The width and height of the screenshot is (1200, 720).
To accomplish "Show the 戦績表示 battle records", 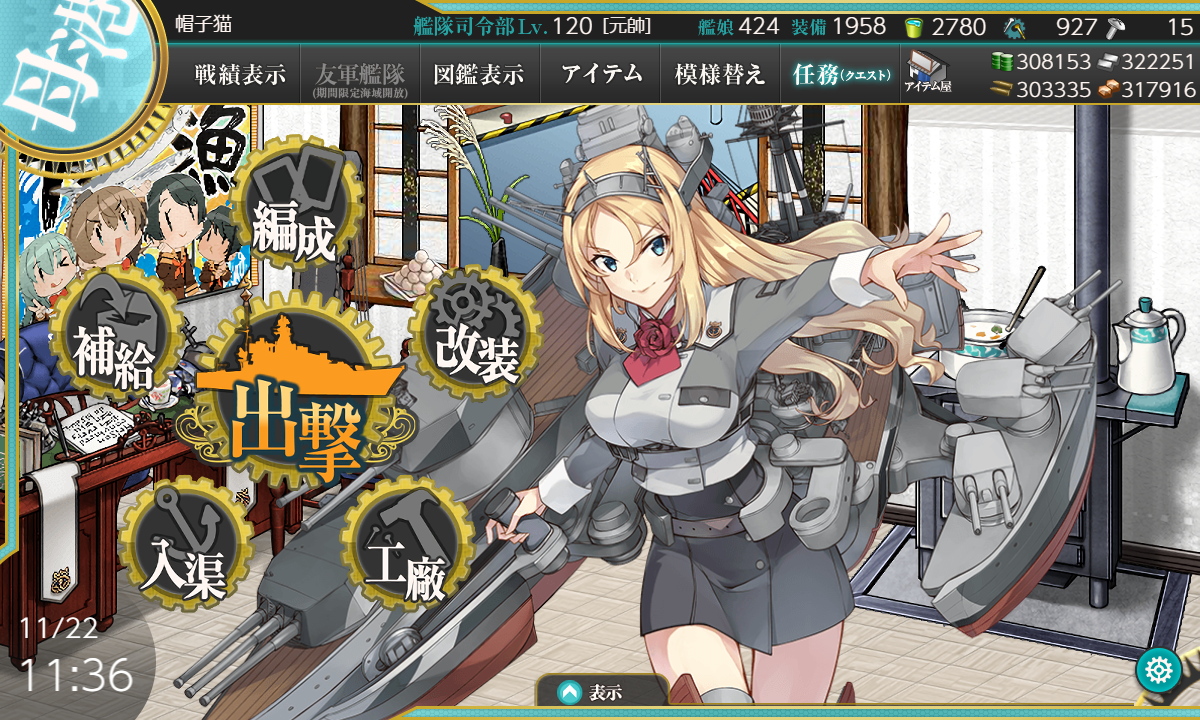I will (240, 75).
